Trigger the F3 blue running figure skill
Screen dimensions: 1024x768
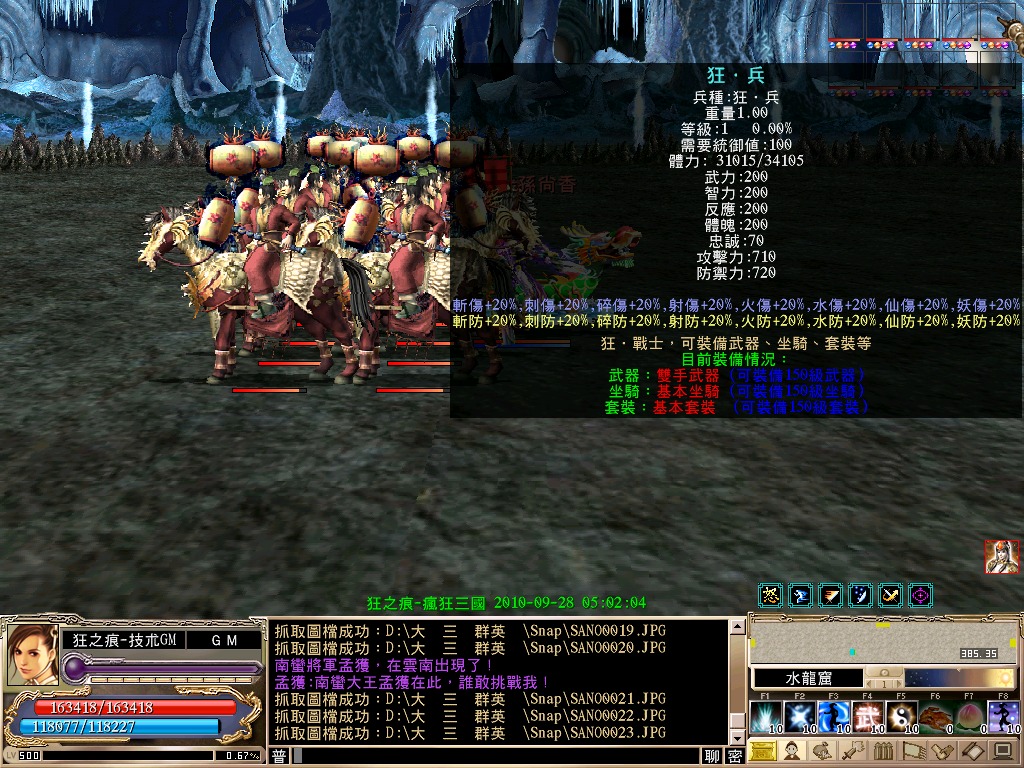pos(834,716)
